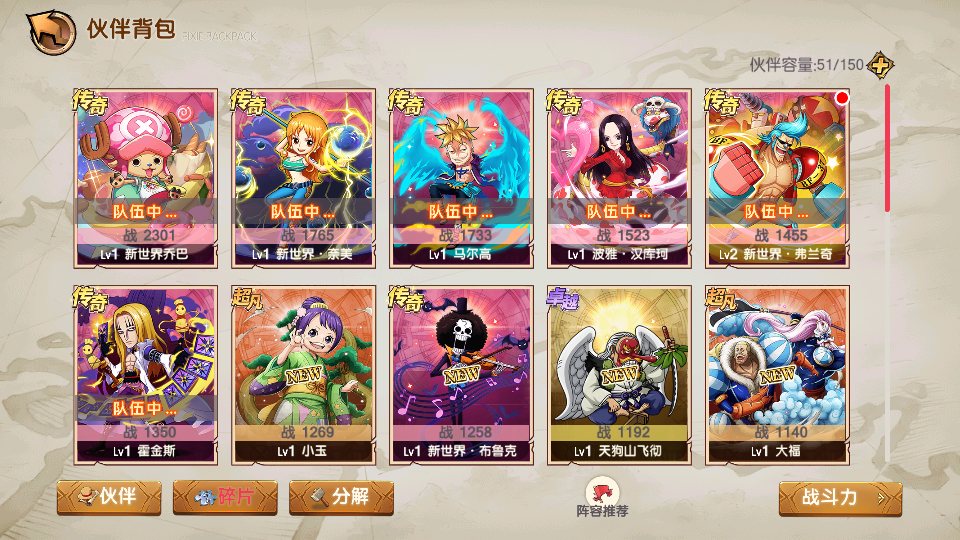960x540 pixels.
Task: Select the 新世界乔巴 partner card
Action: coord(146,177)
